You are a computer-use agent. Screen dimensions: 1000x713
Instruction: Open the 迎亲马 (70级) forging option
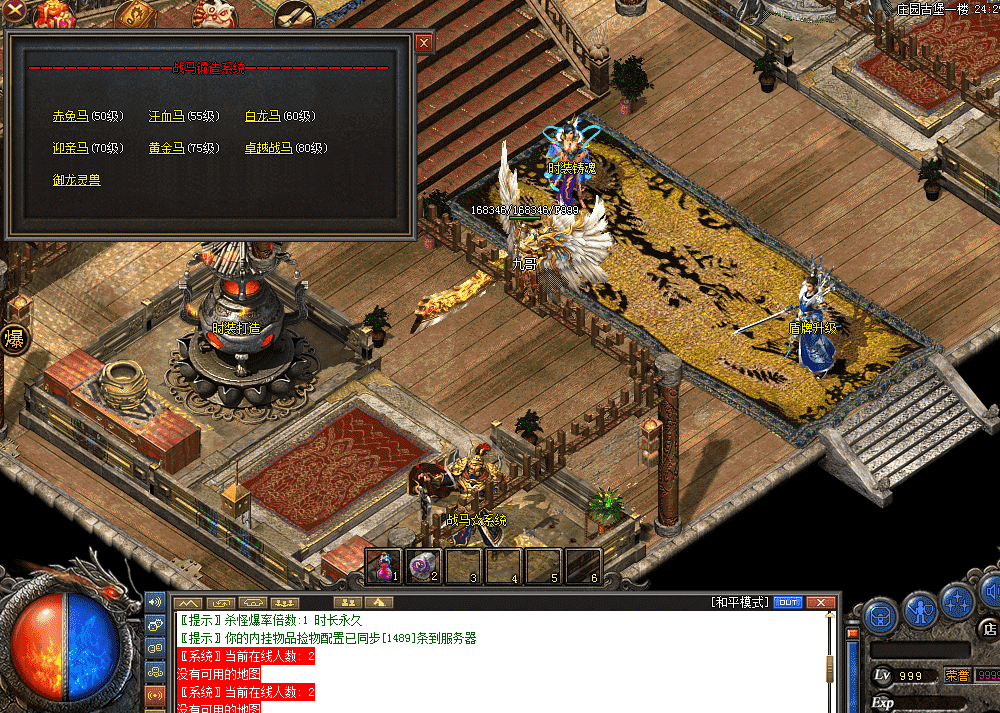click(x=70, y=148)
